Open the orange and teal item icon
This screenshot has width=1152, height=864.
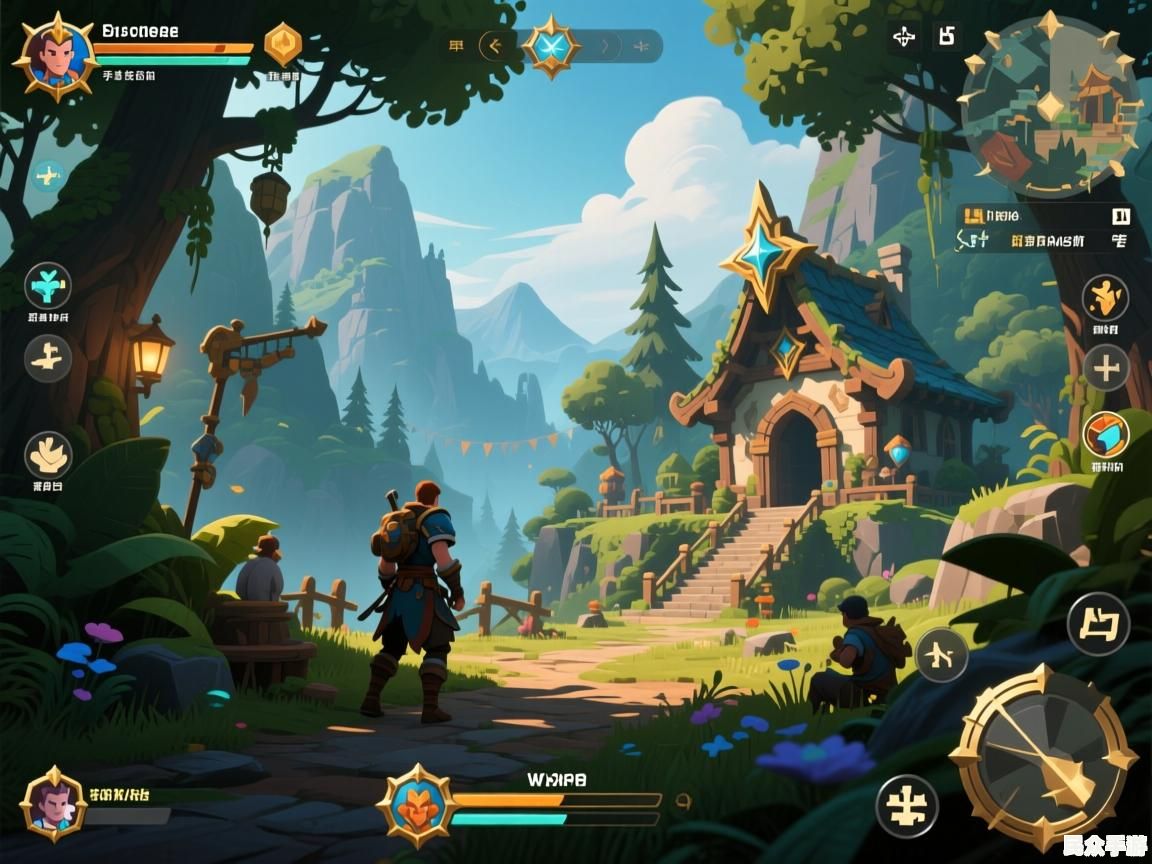pyautogui.click(x=1106, y=435)
